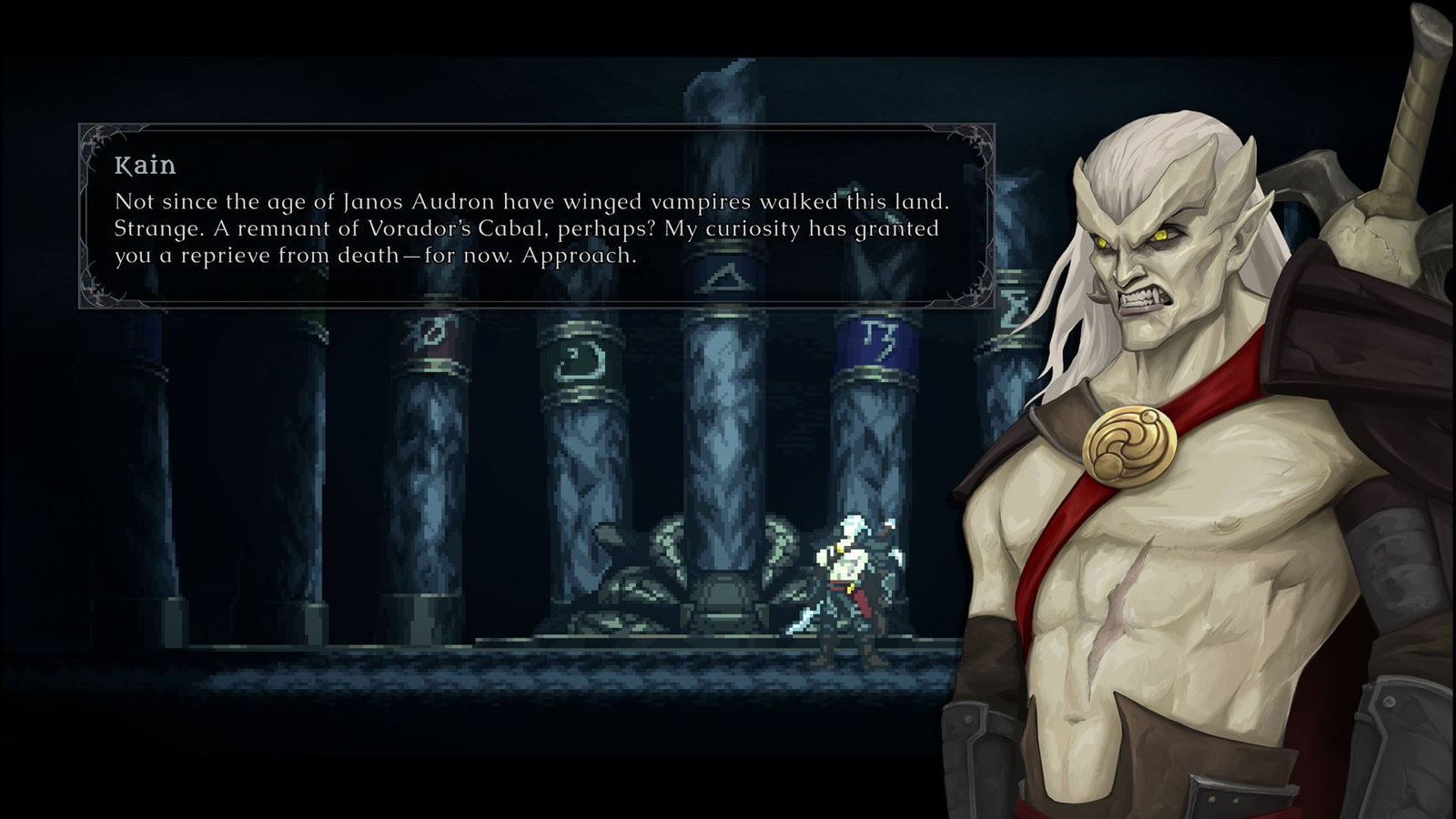Screen dimensions: 1456x819
Task: Click the Kain name label above the dialogue
Action: [x=146, y=166]
